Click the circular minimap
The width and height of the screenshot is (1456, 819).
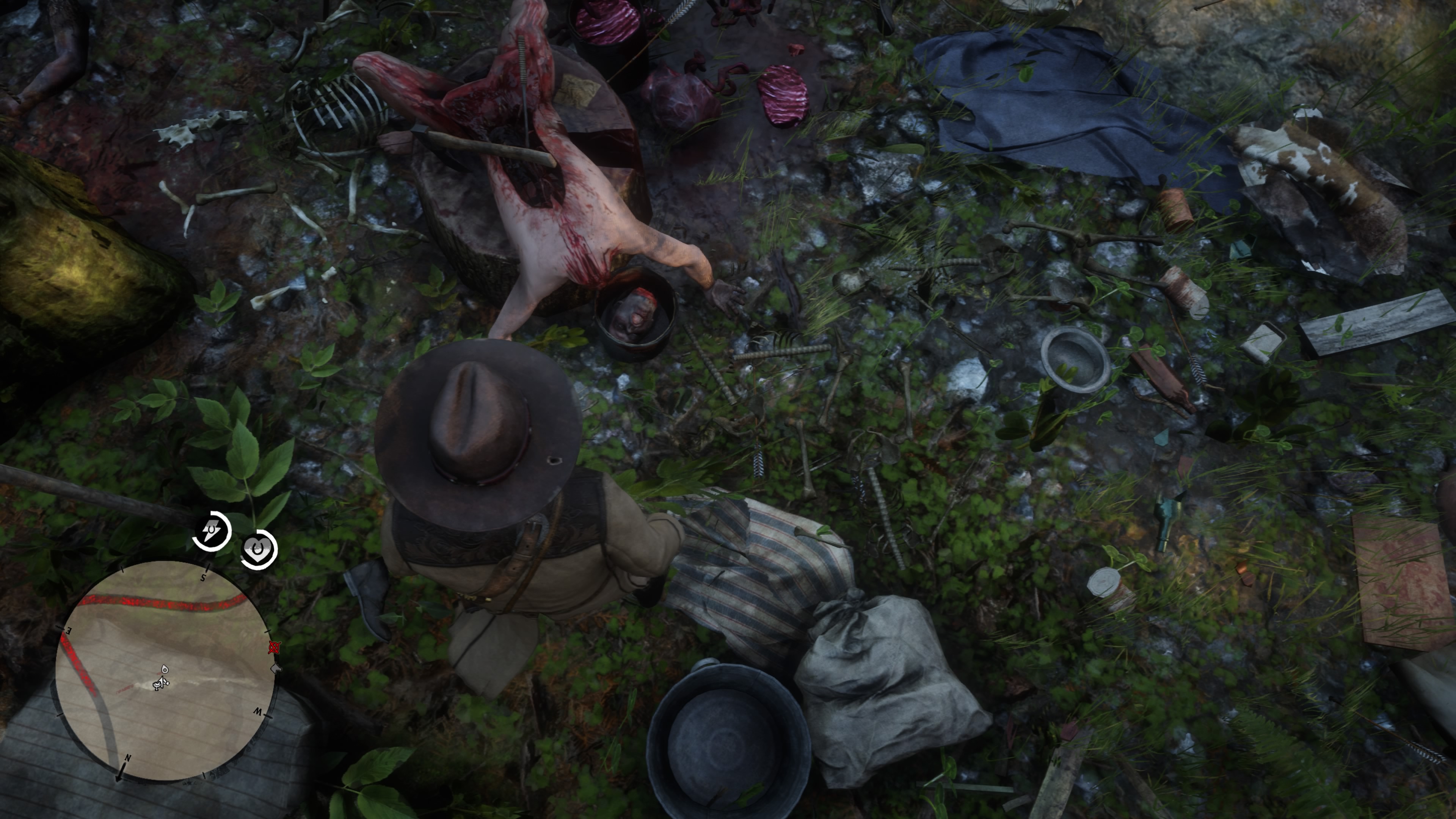(165, 671)
